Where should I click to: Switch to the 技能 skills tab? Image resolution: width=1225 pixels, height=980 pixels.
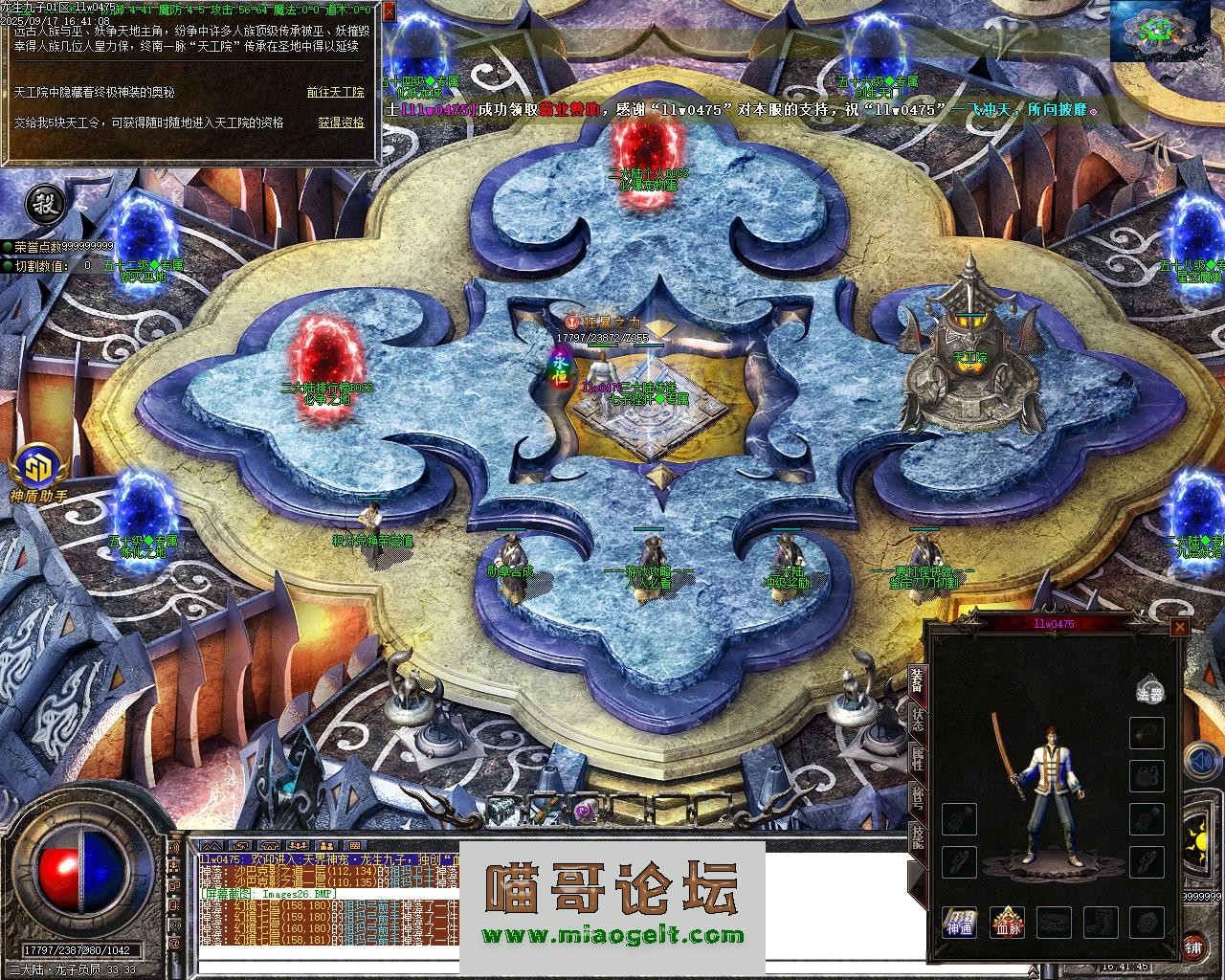coord(917,835)
